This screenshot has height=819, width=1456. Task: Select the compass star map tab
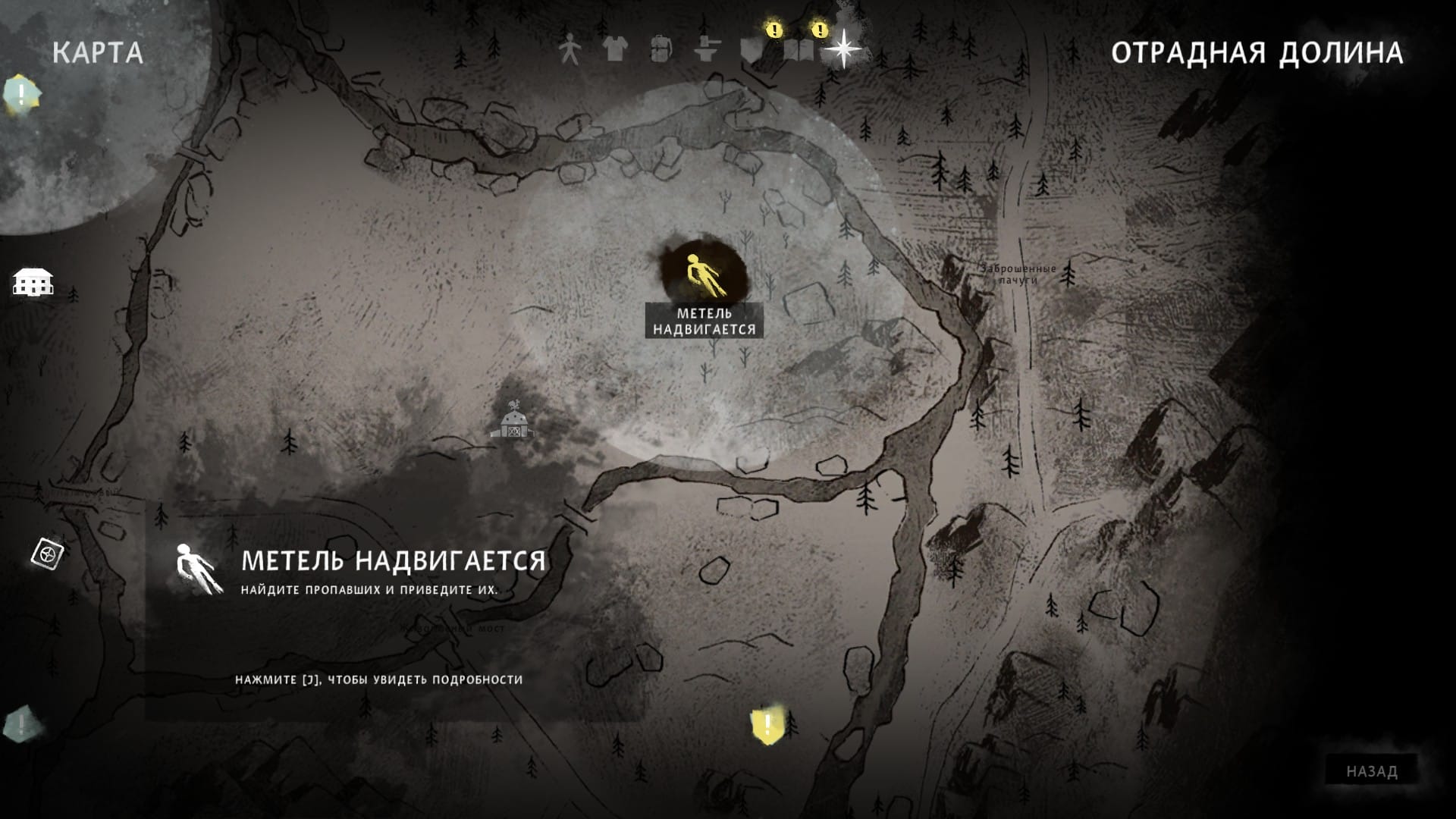click(x=843, y=50)
